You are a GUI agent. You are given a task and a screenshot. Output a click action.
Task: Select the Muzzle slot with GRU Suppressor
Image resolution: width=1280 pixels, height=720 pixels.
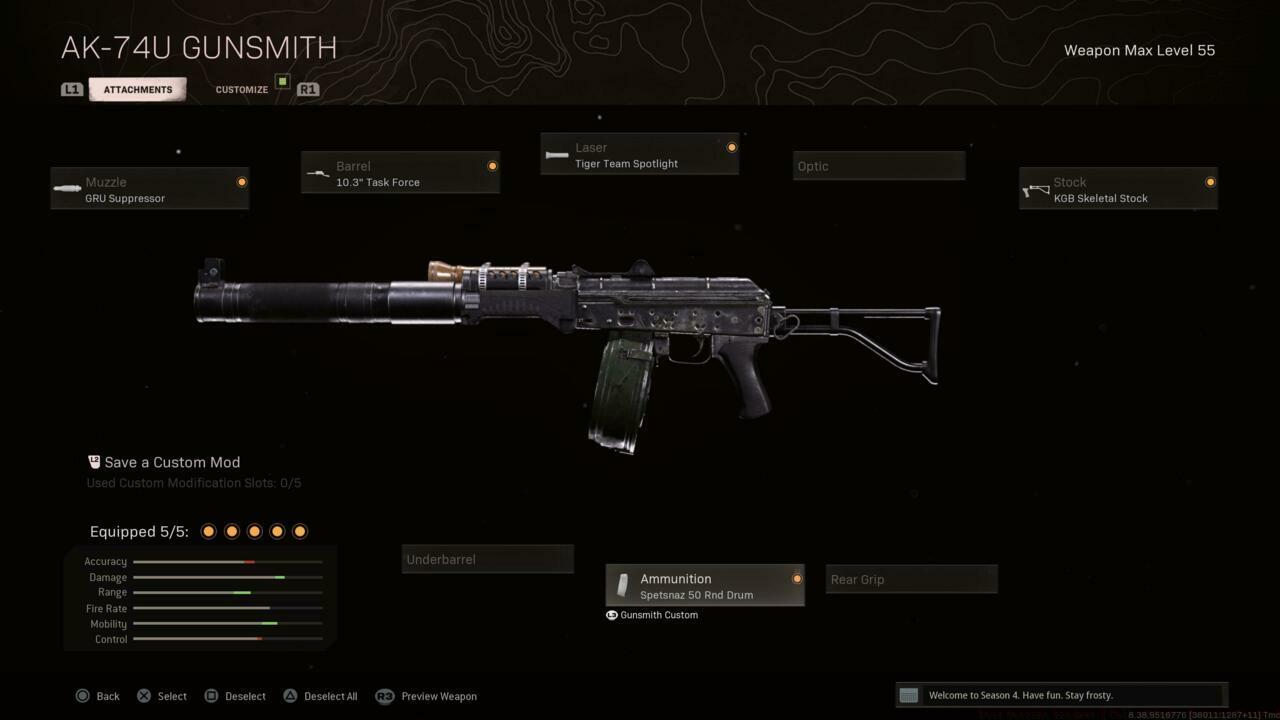[x=149, y=189]
